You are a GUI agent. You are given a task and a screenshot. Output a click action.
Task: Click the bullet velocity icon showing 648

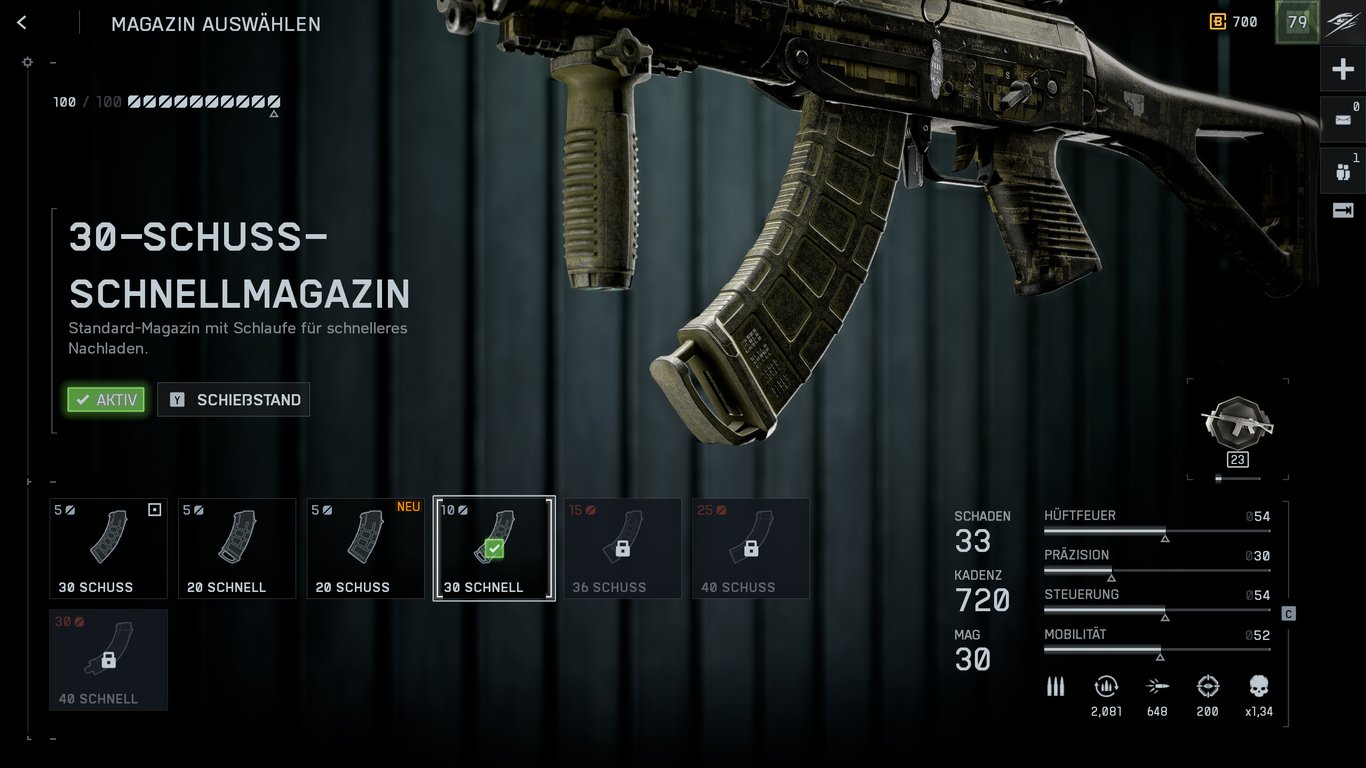click(x=1157, y=687)
